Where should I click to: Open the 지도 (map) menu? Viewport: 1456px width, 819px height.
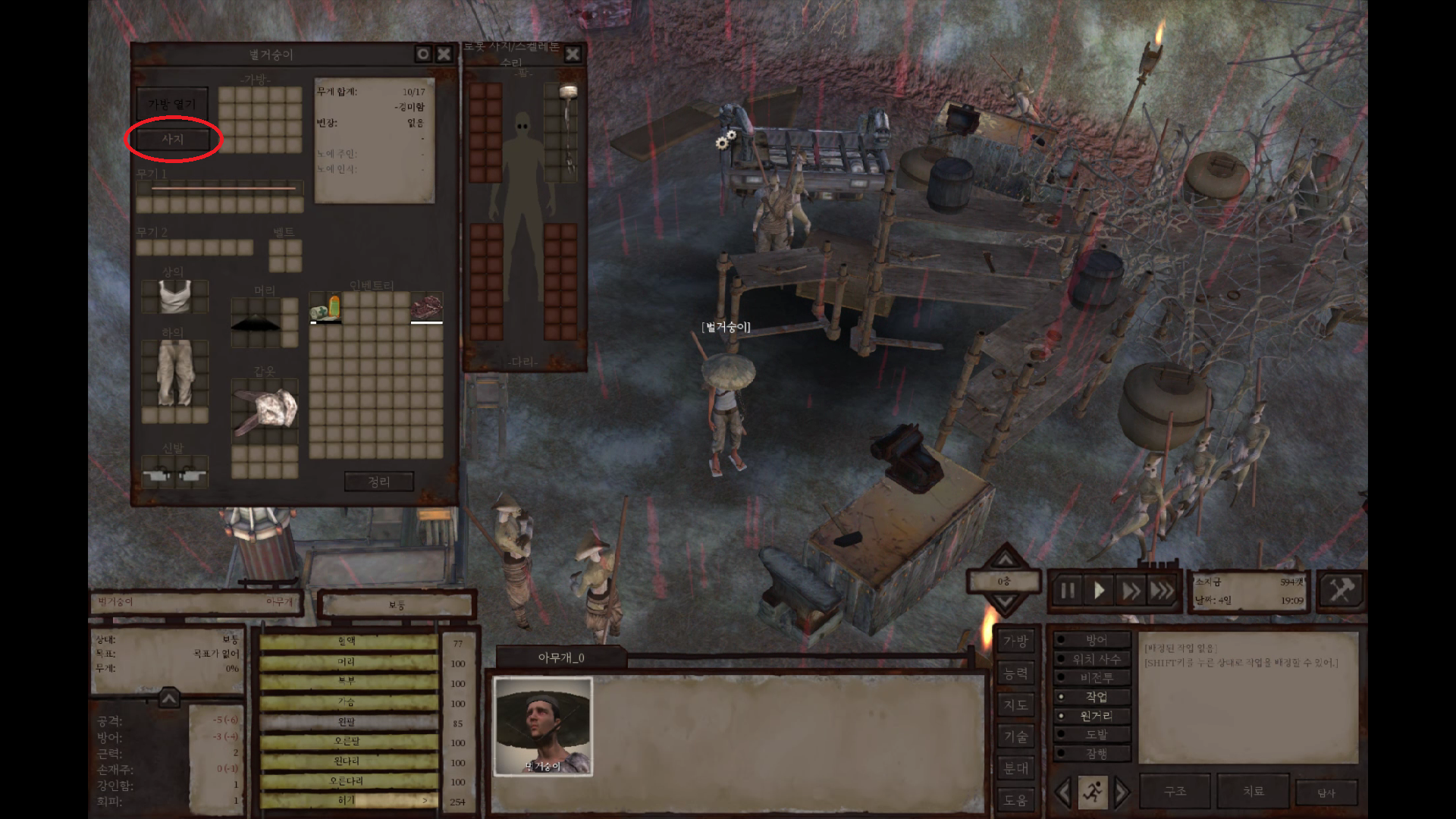pos(1015,705)
